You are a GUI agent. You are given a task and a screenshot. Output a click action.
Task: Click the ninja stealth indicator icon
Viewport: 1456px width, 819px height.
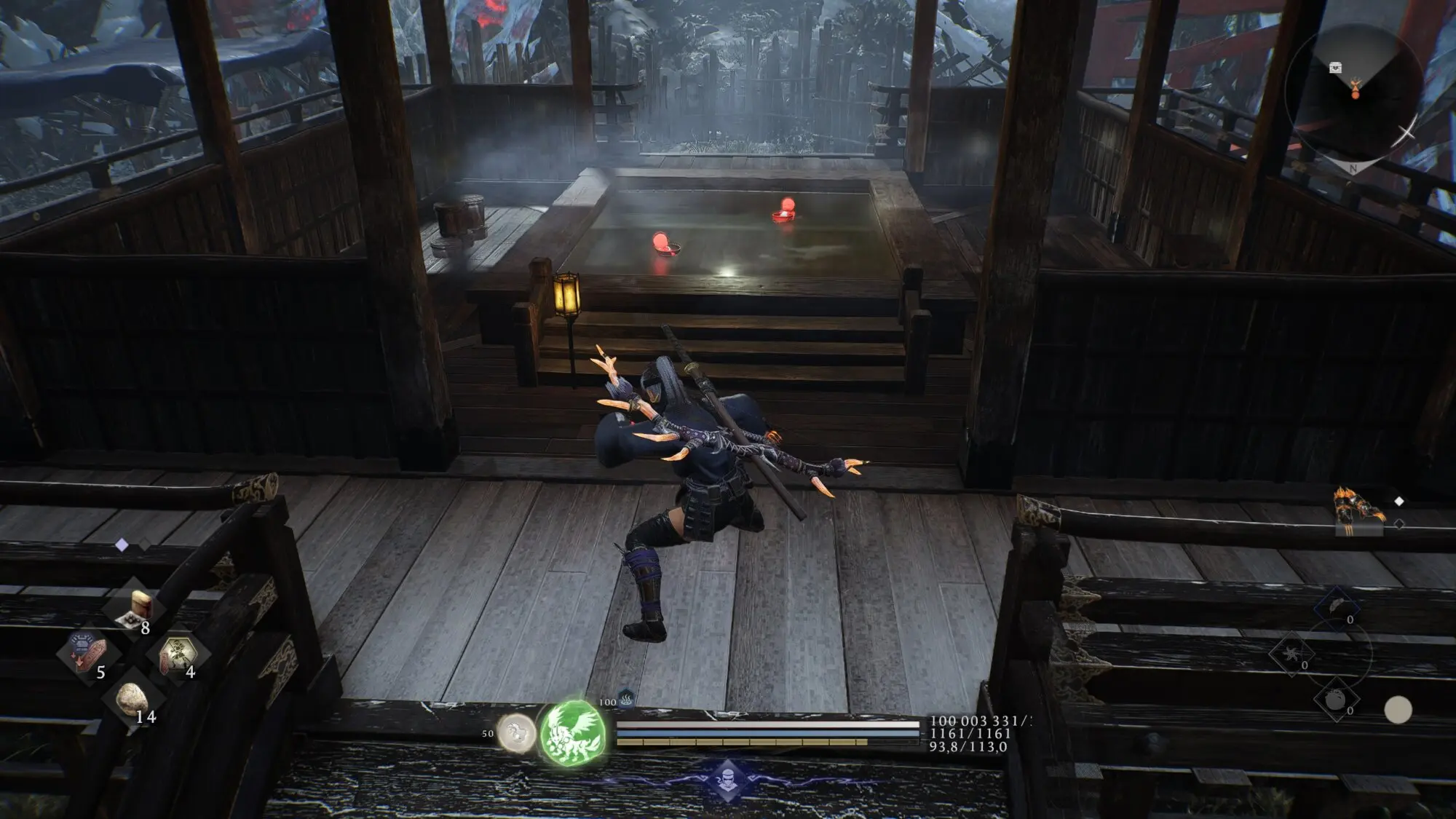(x=727, y=780)
